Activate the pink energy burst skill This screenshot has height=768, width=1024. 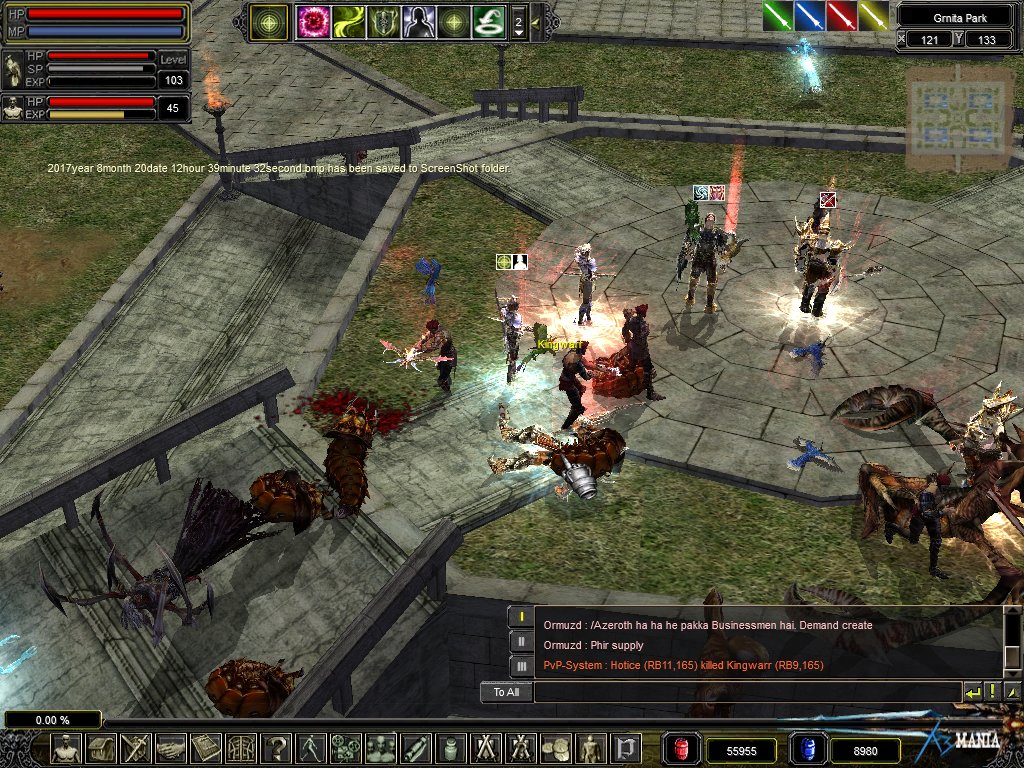pos(313,21)
